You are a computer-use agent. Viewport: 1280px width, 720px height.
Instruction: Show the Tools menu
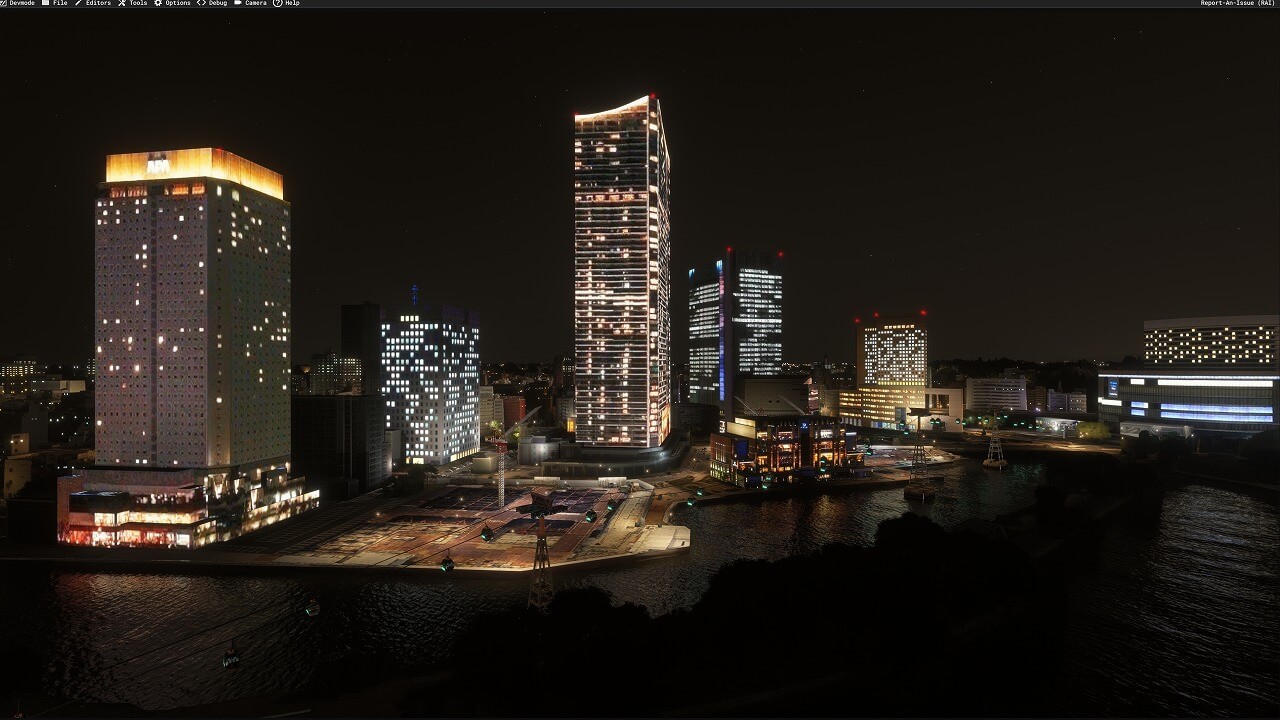point(133,3)
